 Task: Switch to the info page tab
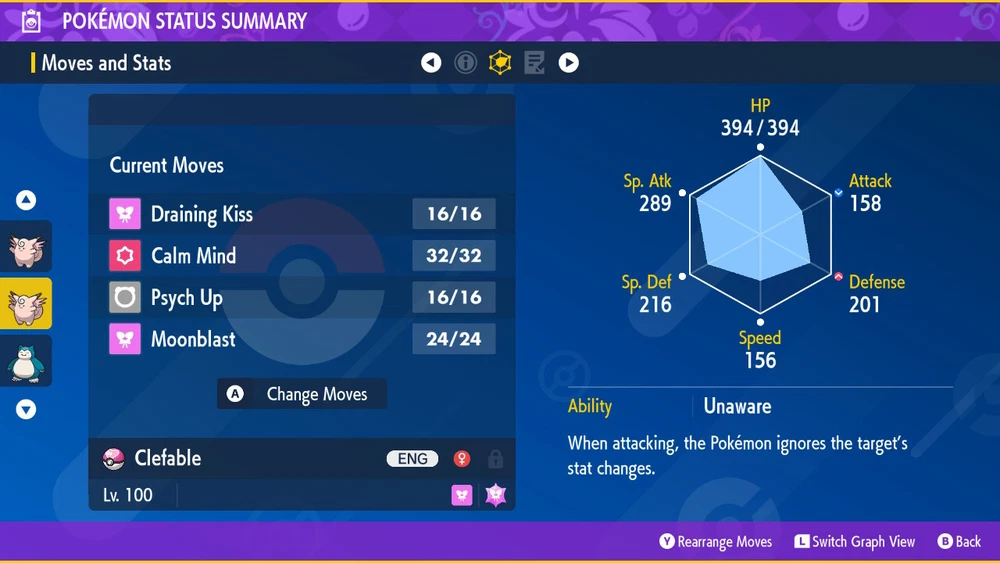465,63
